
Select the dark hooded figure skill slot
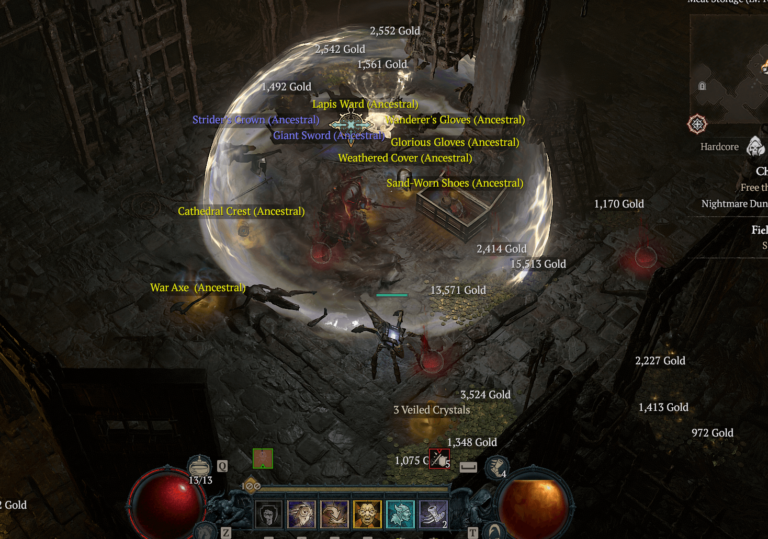[x=269, y=514]
